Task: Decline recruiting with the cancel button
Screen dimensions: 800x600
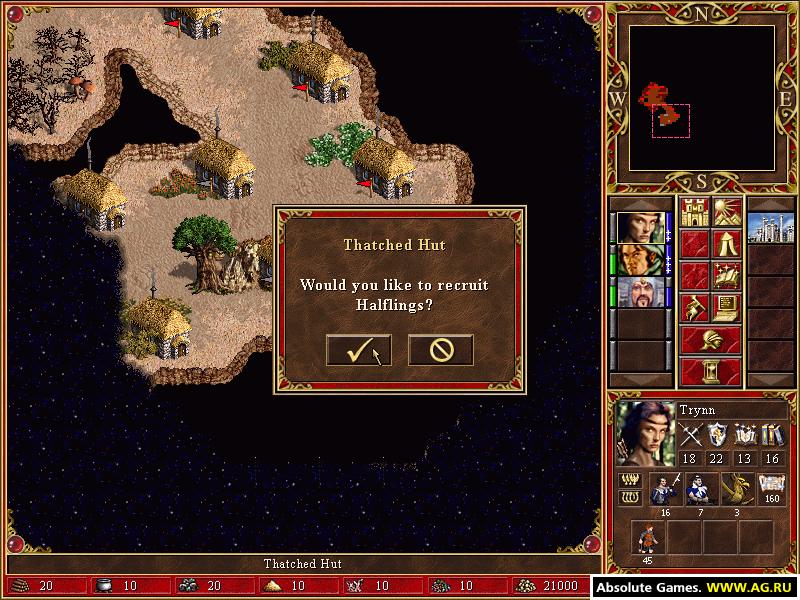Action: 440,350
